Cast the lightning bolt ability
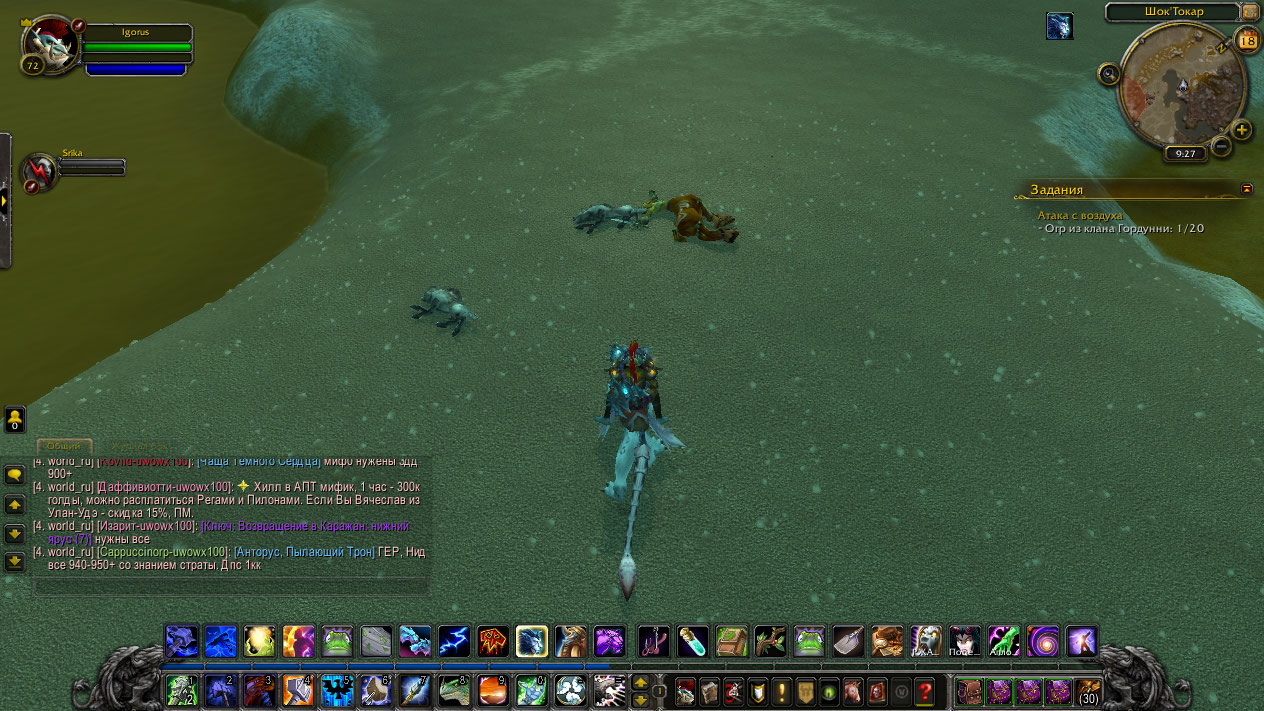The width and height of the screenshot is (1264, 711). pos(453,641)
